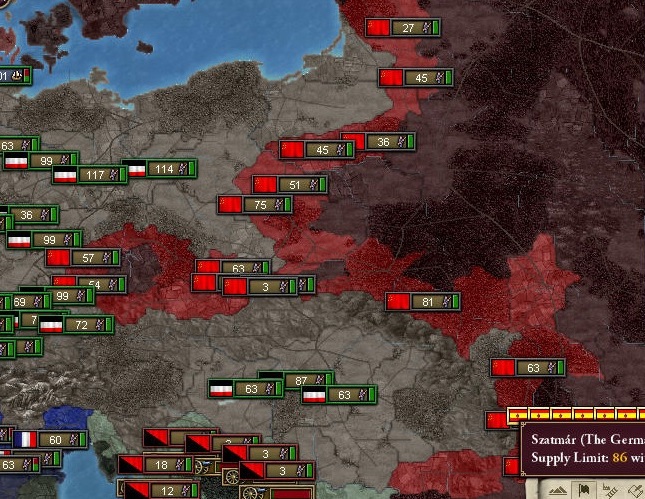Pick the German army of 117
Screen dimensions: 645x499
pyautogui.click(x=89, y=175)
